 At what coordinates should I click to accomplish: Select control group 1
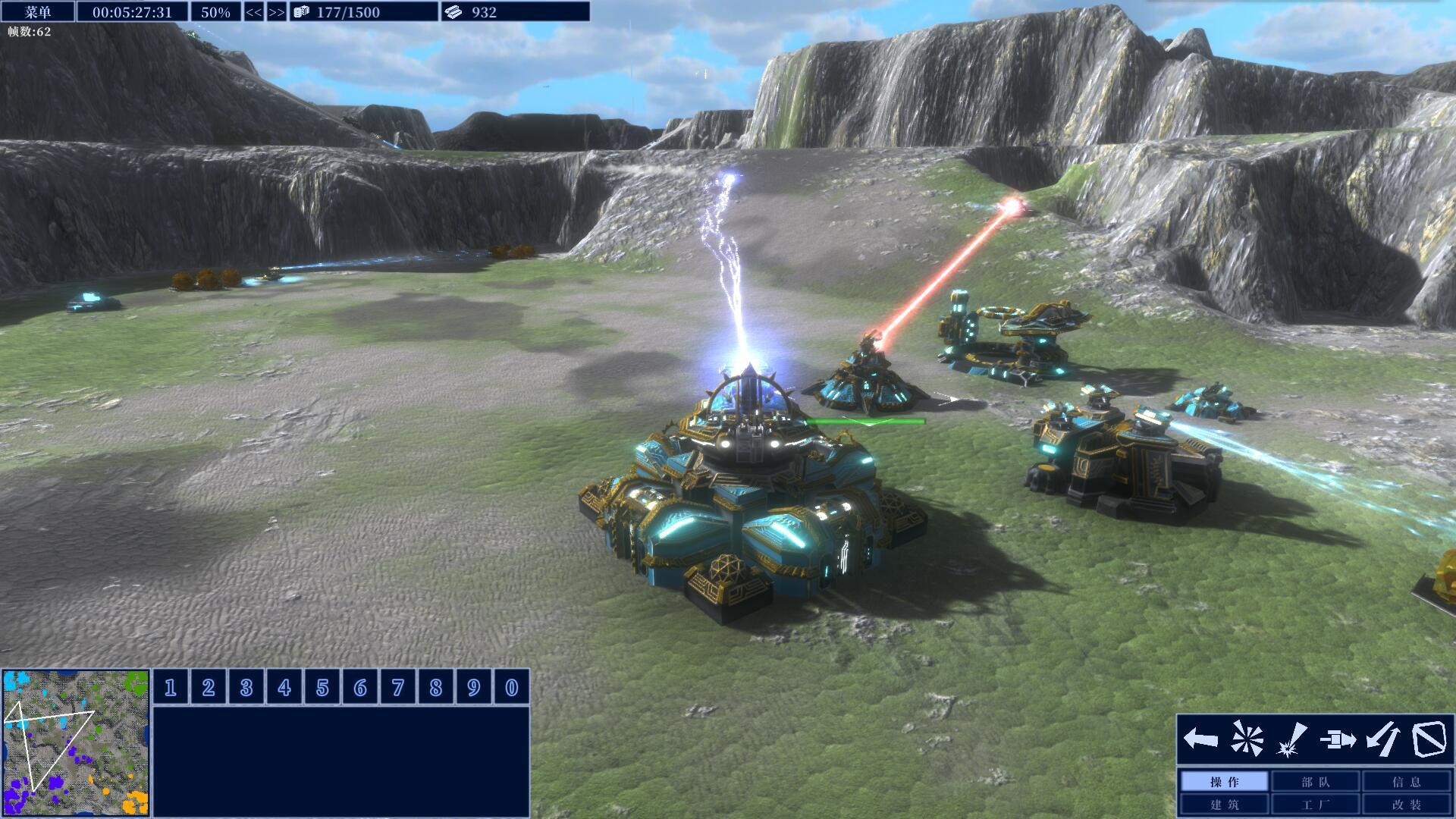(171, 687)
